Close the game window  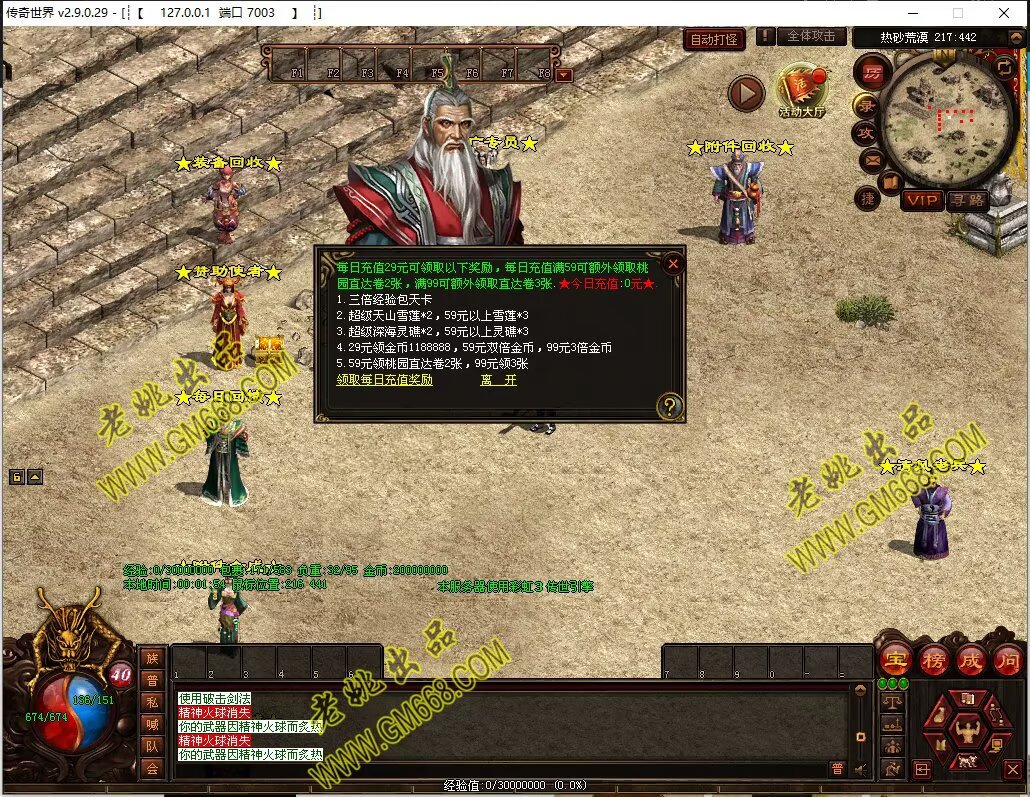coord(1004,13)
